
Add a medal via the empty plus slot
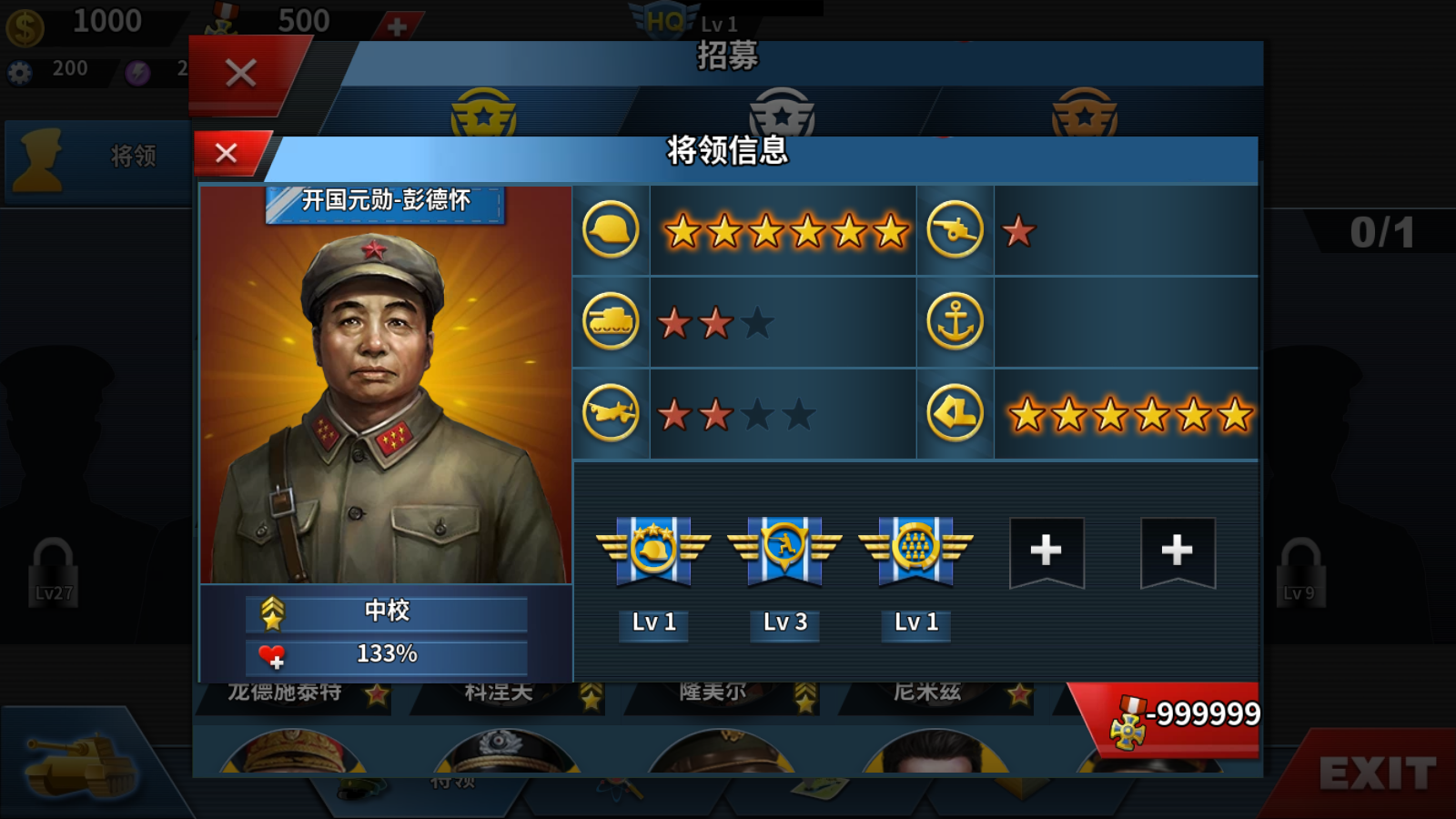click(x=1046, y=549)
